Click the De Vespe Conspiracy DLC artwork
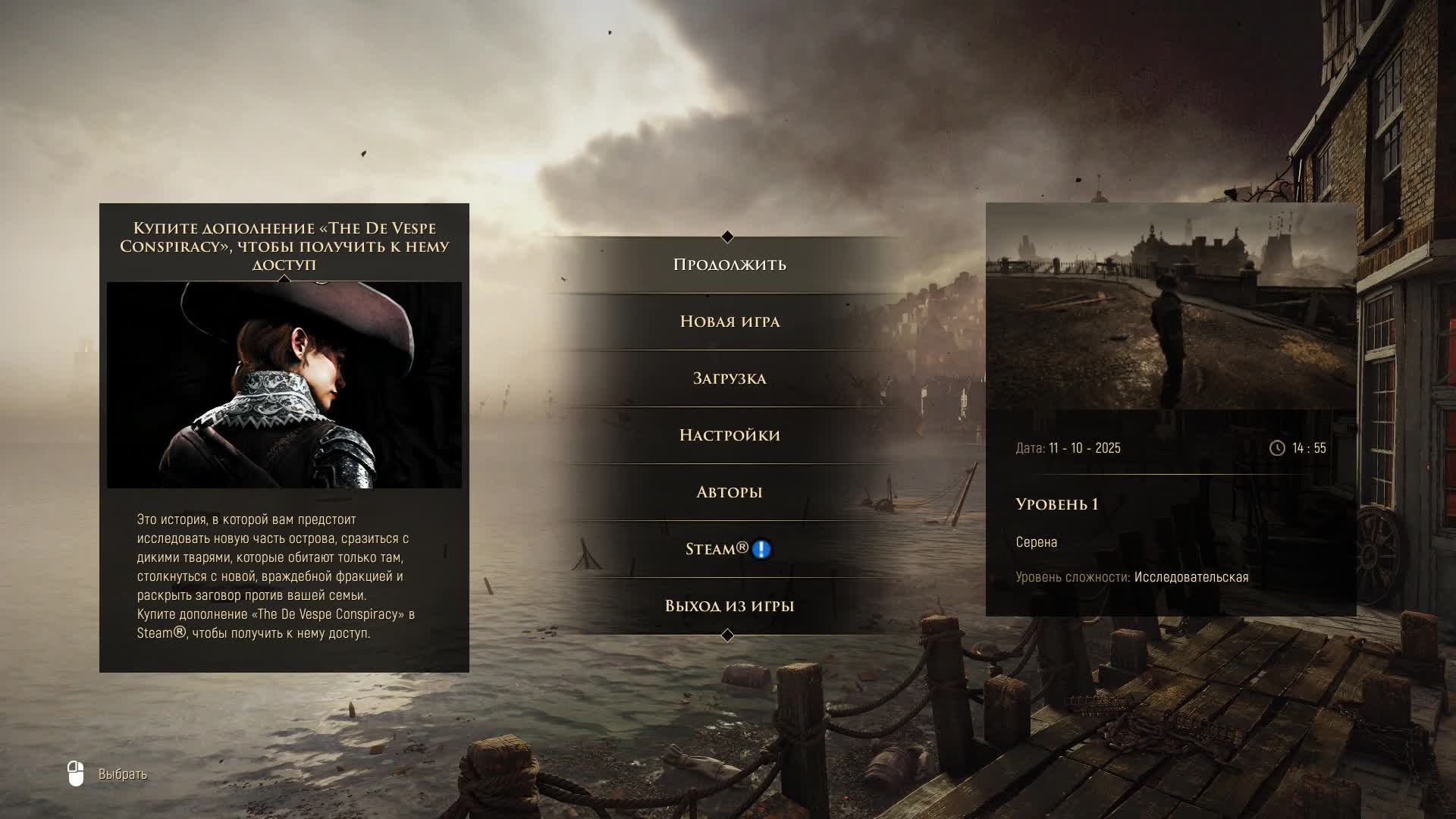 click(x=284, y=385)
